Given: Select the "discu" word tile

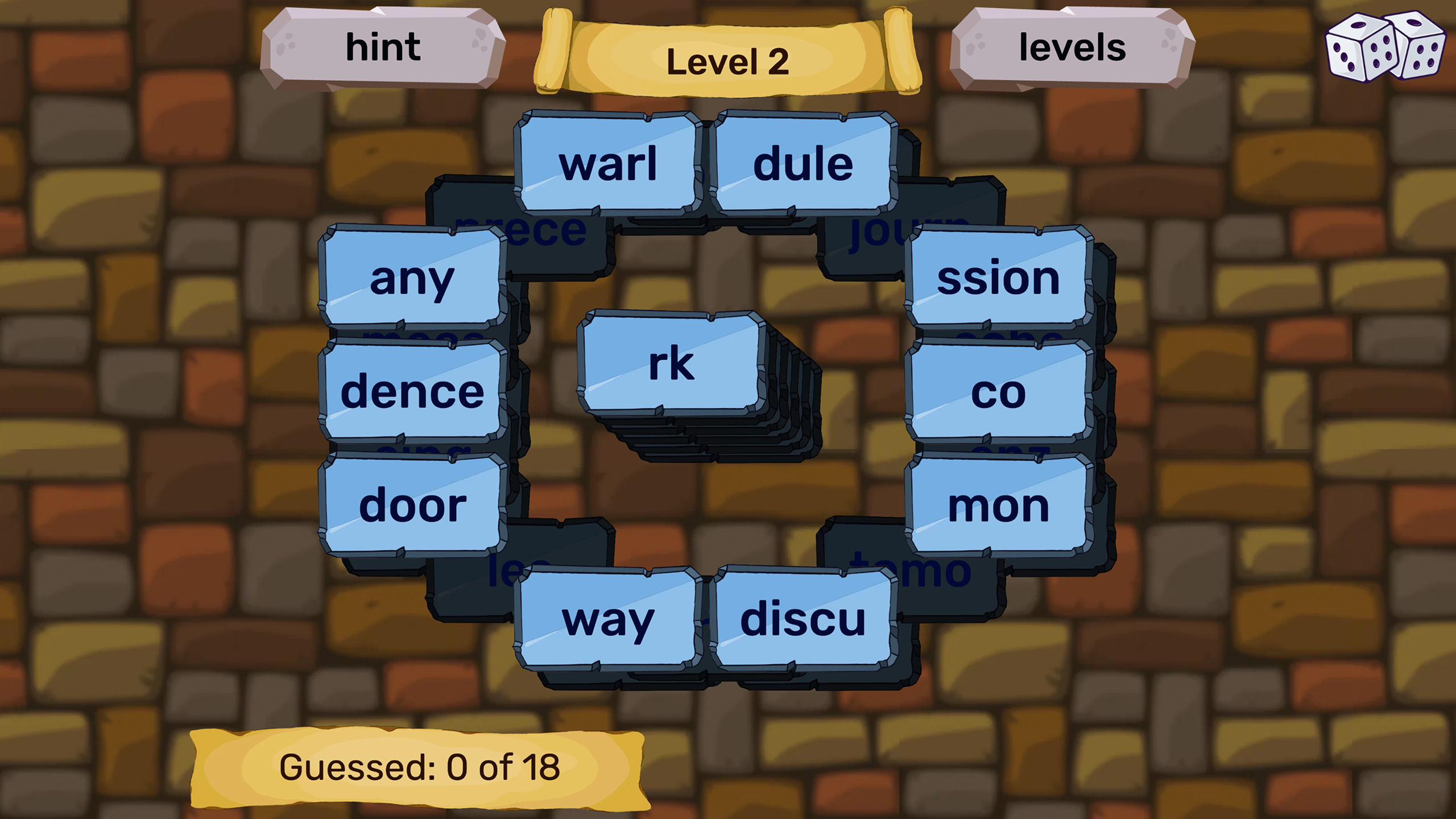Looking at the screenshot, I should click(x=806, y=622).
